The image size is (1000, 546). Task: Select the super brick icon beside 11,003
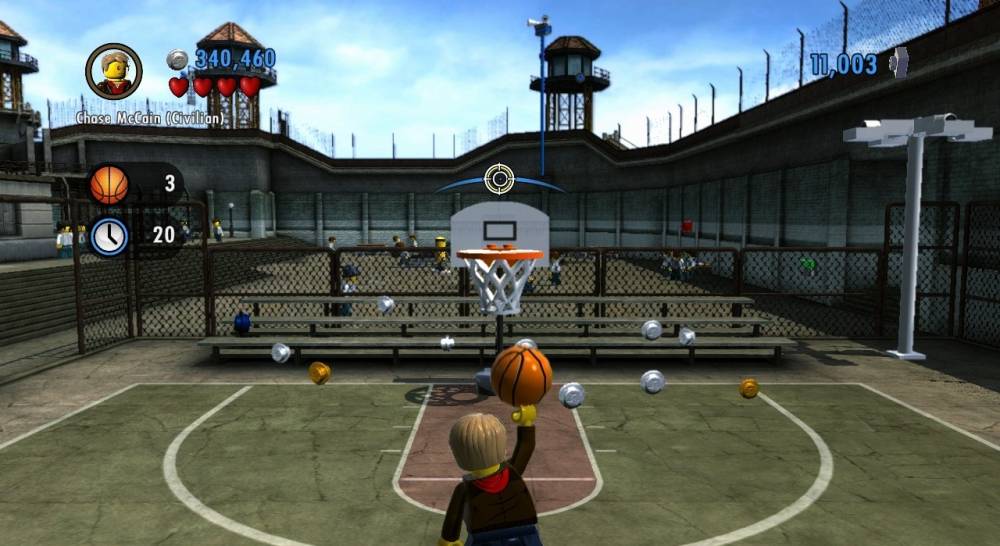pyautogui.click(x=900, y=63)
